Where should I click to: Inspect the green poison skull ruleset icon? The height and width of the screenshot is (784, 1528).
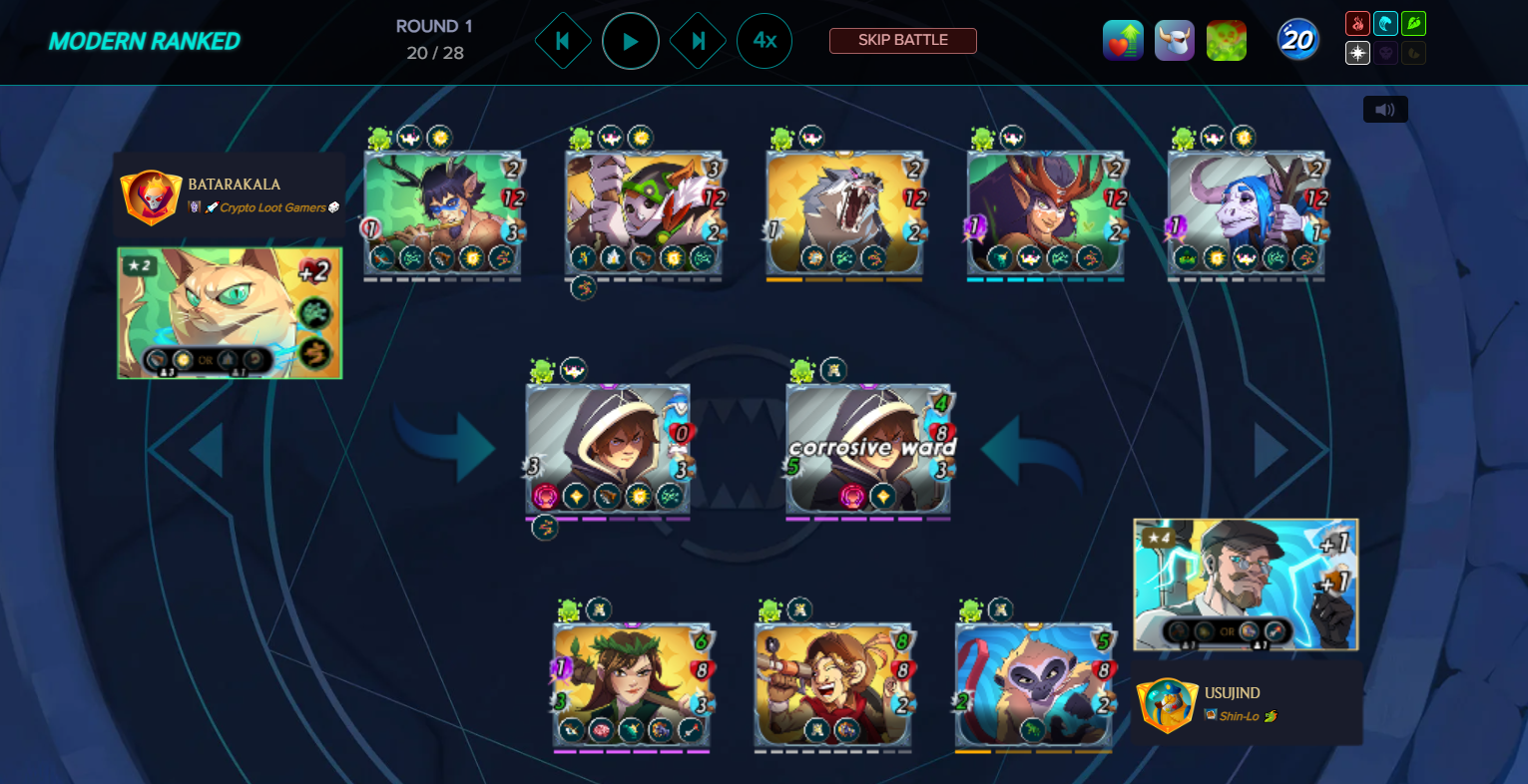[1227, 41]
